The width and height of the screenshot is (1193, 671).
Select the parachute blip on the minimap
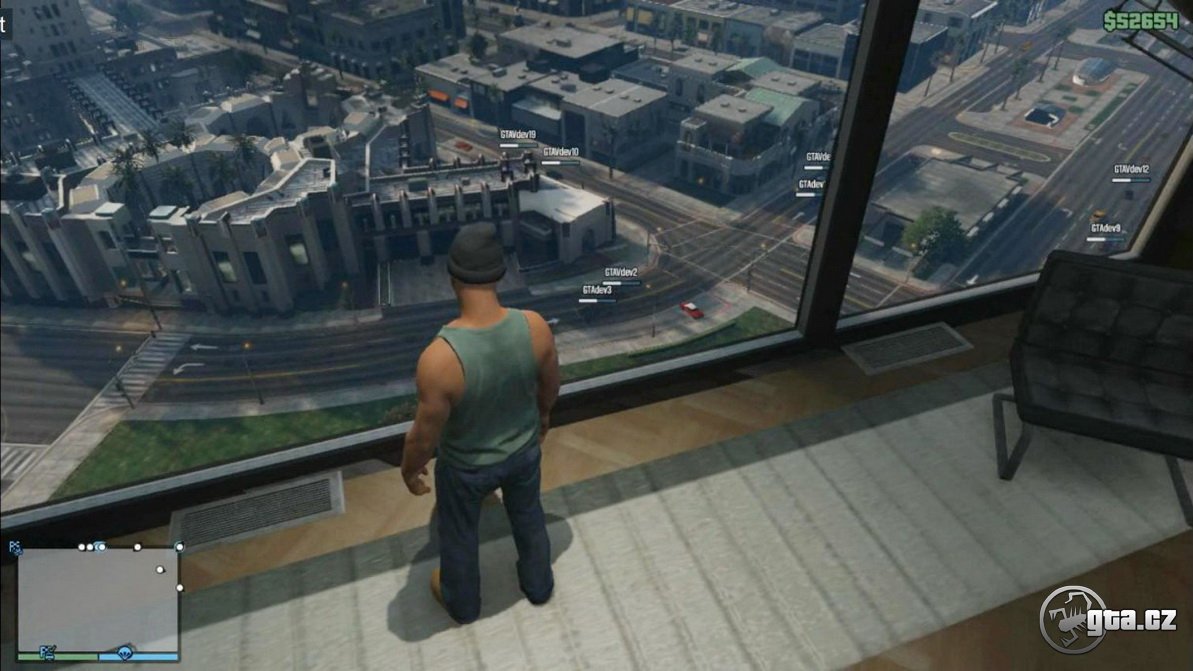pos(125,653)
